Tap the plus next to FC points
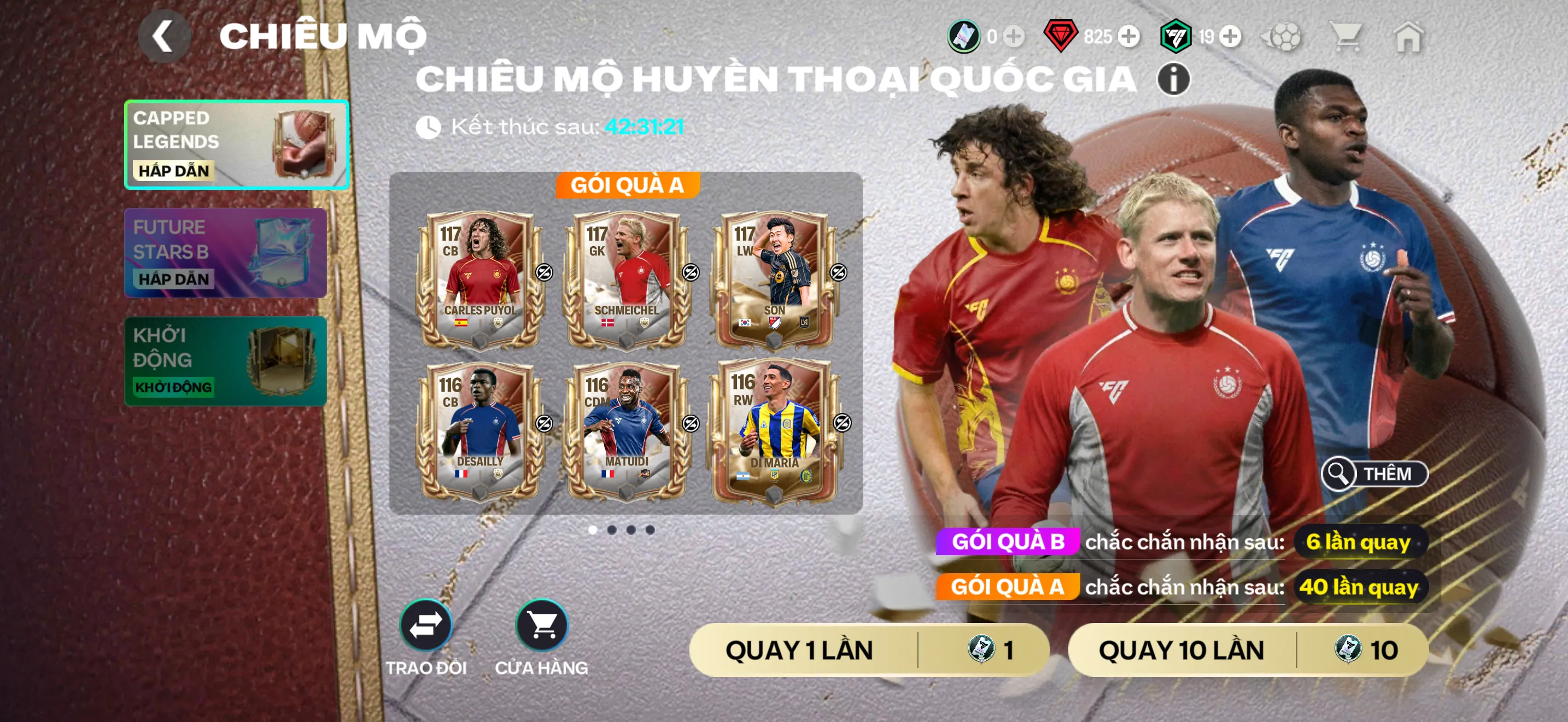This screenshot has height=722, width=1568. (x=1231, y=37)
